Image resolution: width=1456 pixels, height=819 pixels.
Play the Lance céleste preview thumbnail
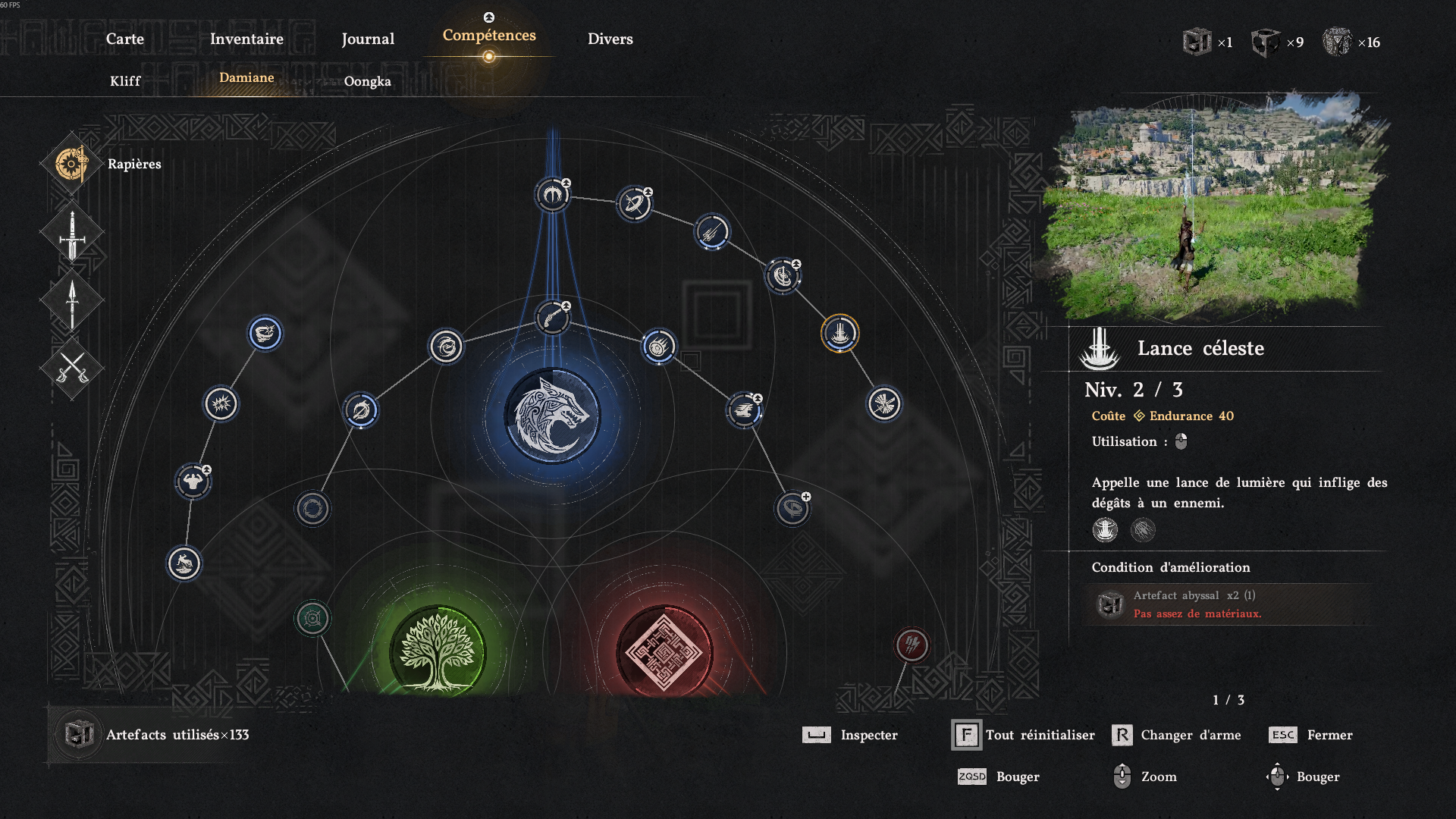(1212, 206)
